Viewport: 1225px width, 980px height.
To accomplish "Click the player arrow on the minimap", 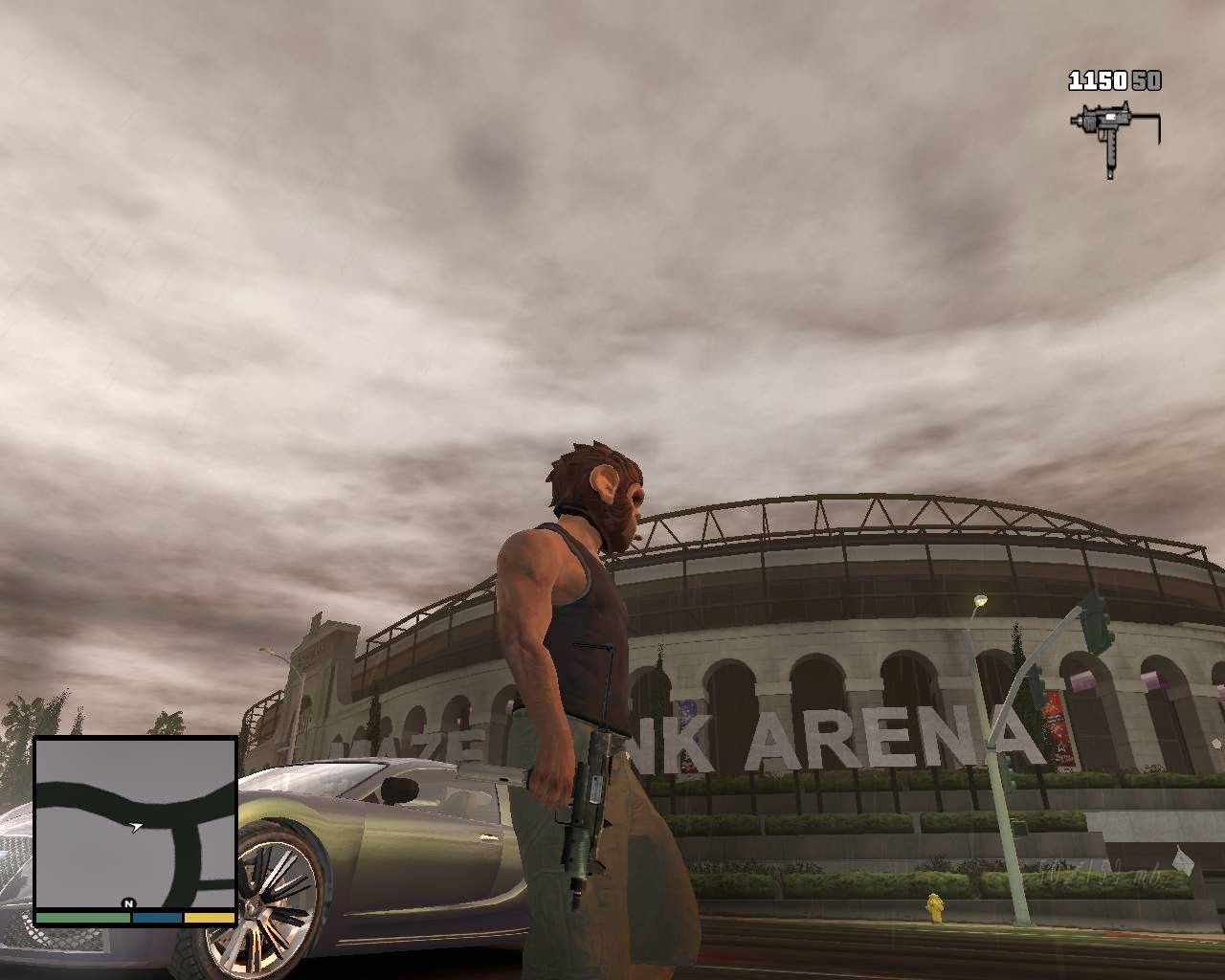I will coord(136,826).
